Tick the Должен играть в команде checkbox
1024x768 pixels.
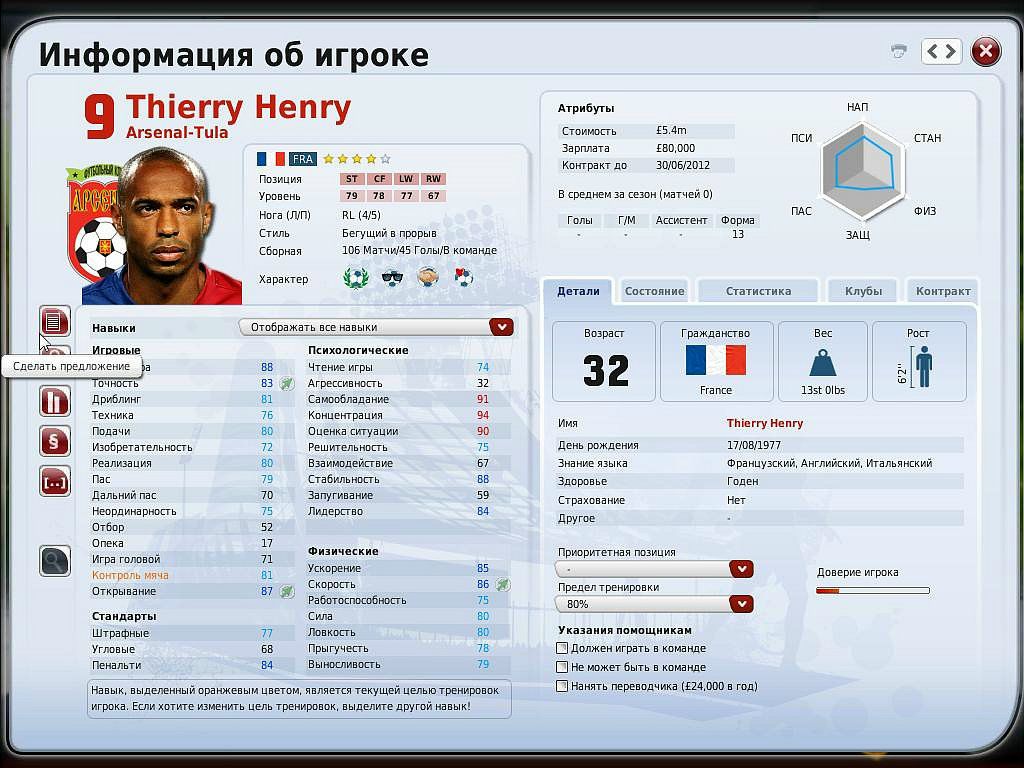click(562, 648)
